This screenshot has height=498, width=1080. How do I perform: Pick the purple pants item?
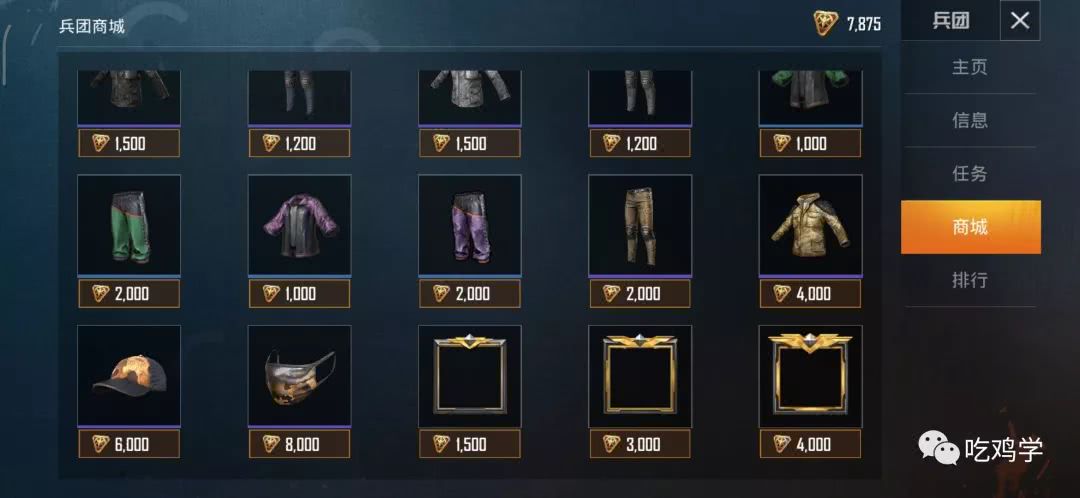click(469, 225)
